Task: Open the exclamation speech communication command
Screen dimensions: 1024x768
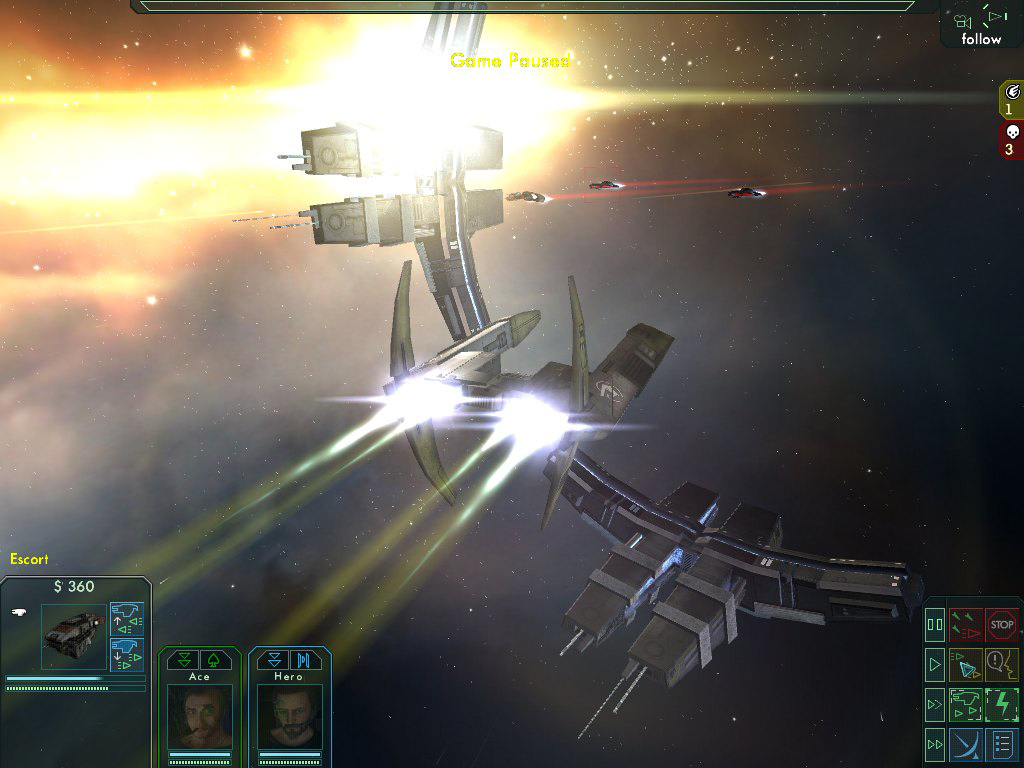Action: 1002,664
